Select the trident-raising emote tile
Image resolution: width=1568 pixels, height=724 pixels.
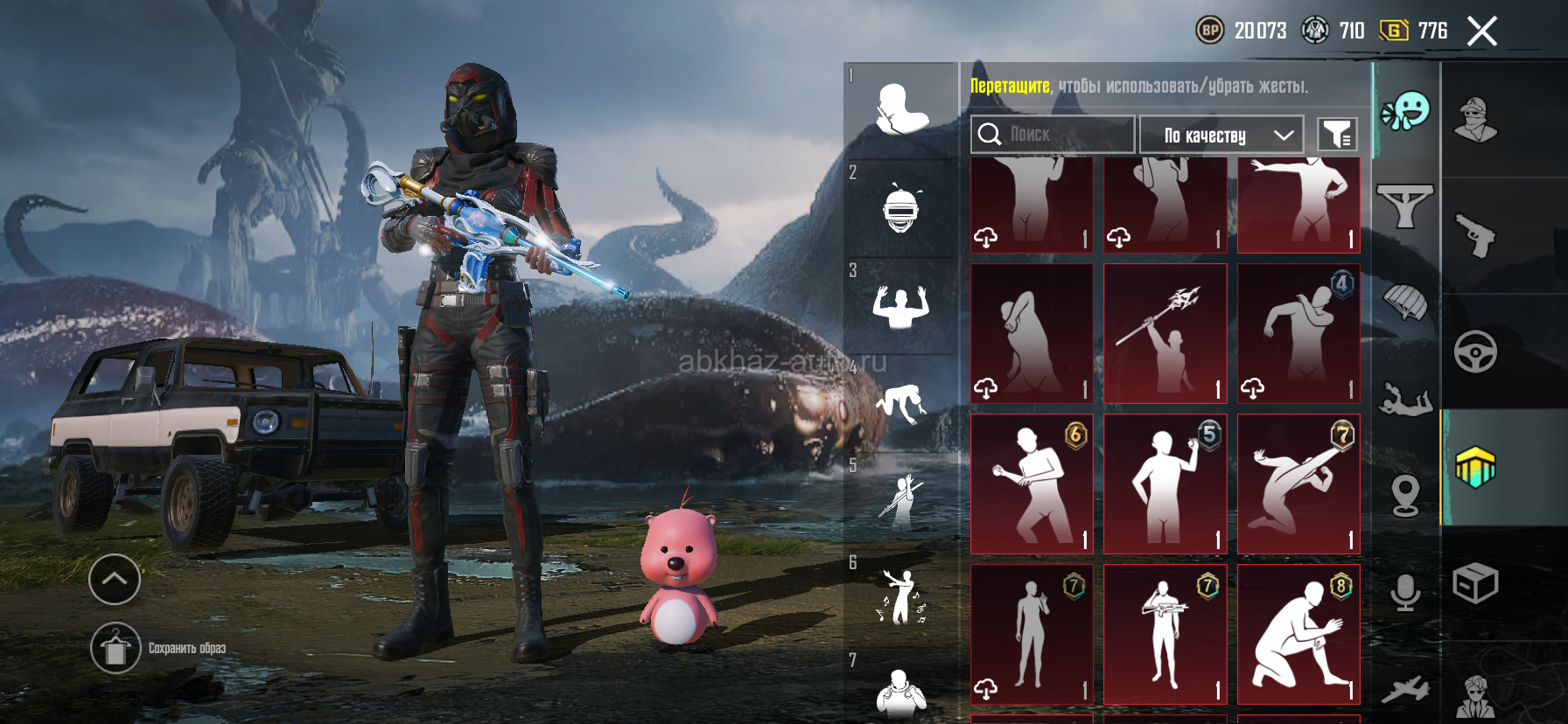click(1165, 334)
